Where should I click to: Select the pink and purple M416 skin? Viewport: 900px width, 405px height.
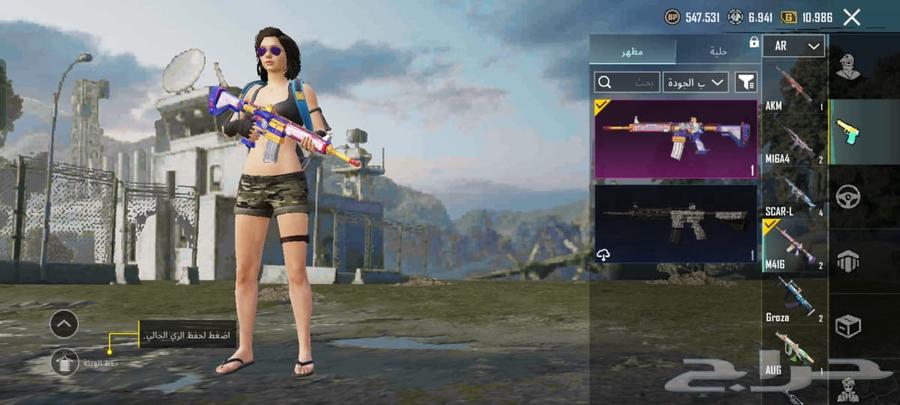click(x=675, y=138)
